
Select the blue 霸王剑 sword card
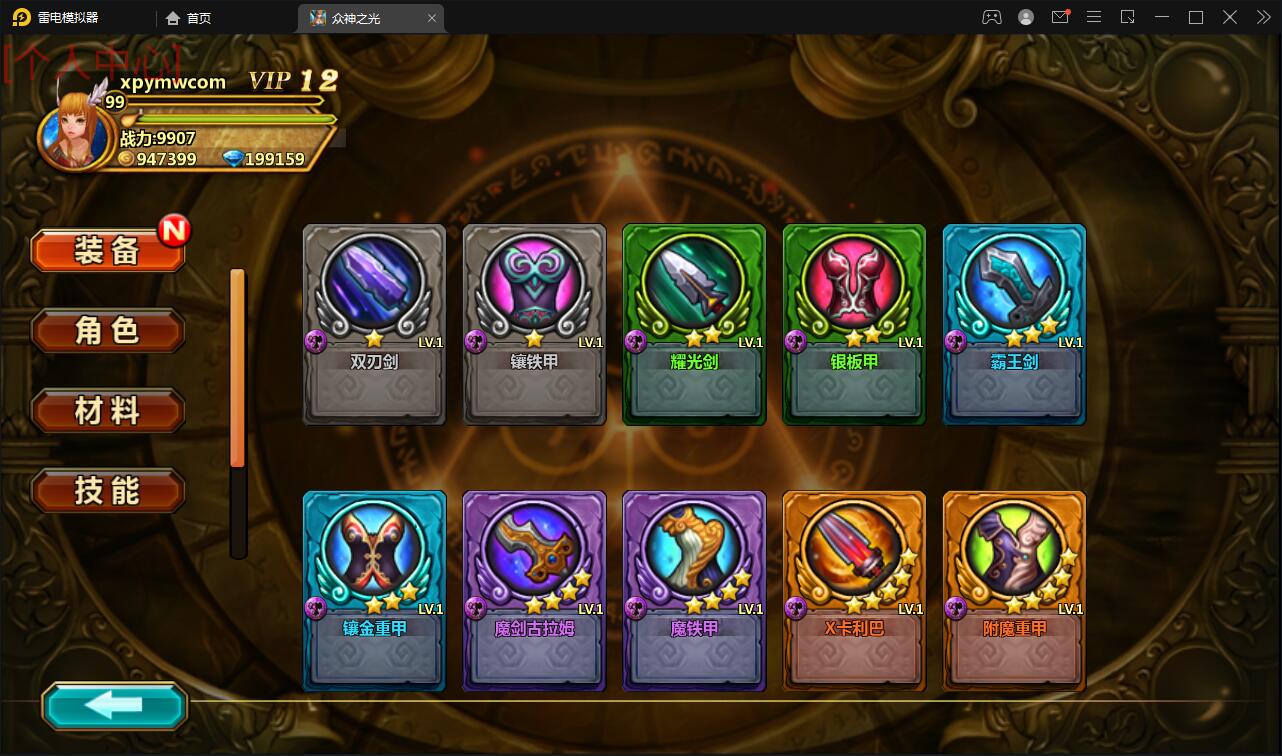(1014, 324)
